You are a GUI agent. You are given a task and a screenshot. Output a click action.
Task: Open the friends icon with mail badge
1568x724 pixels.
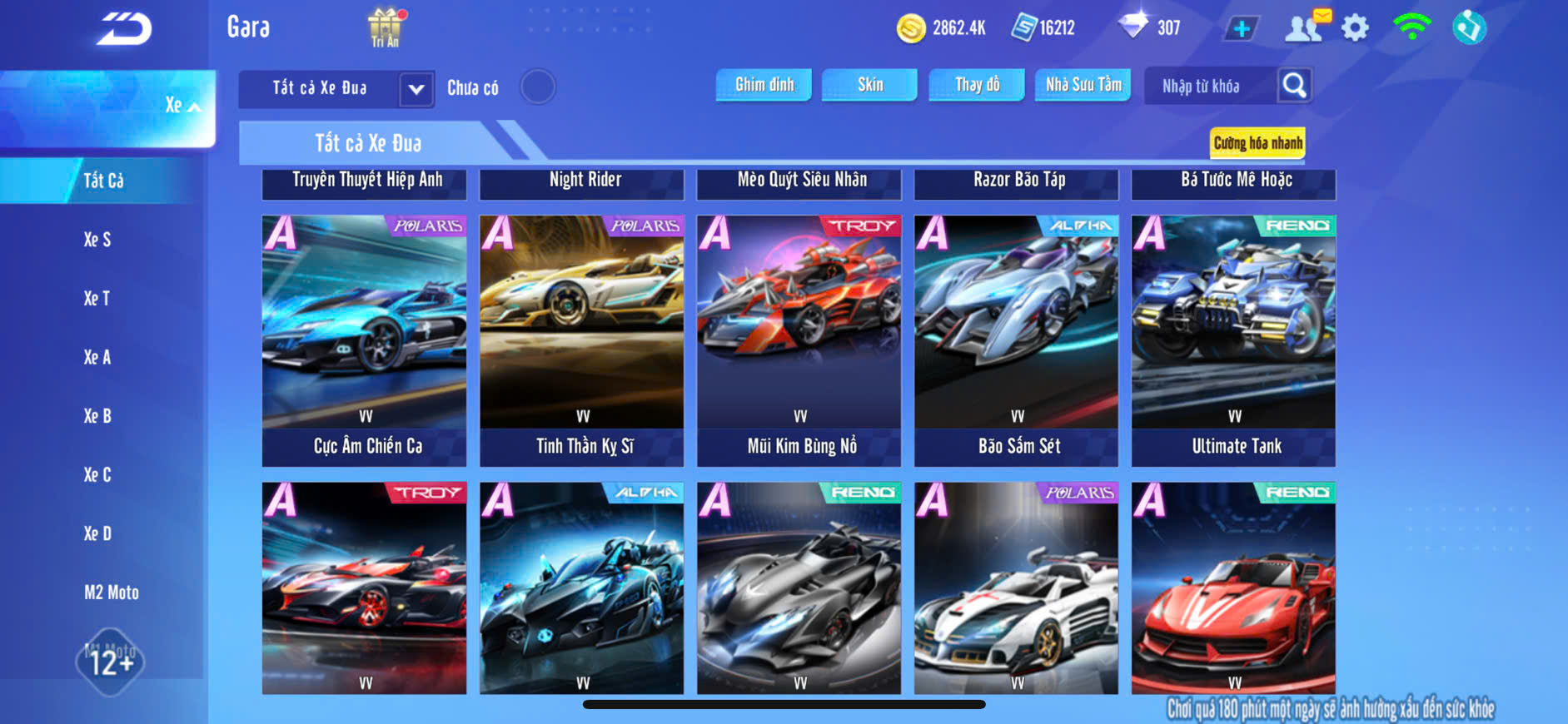[1305, 27]
